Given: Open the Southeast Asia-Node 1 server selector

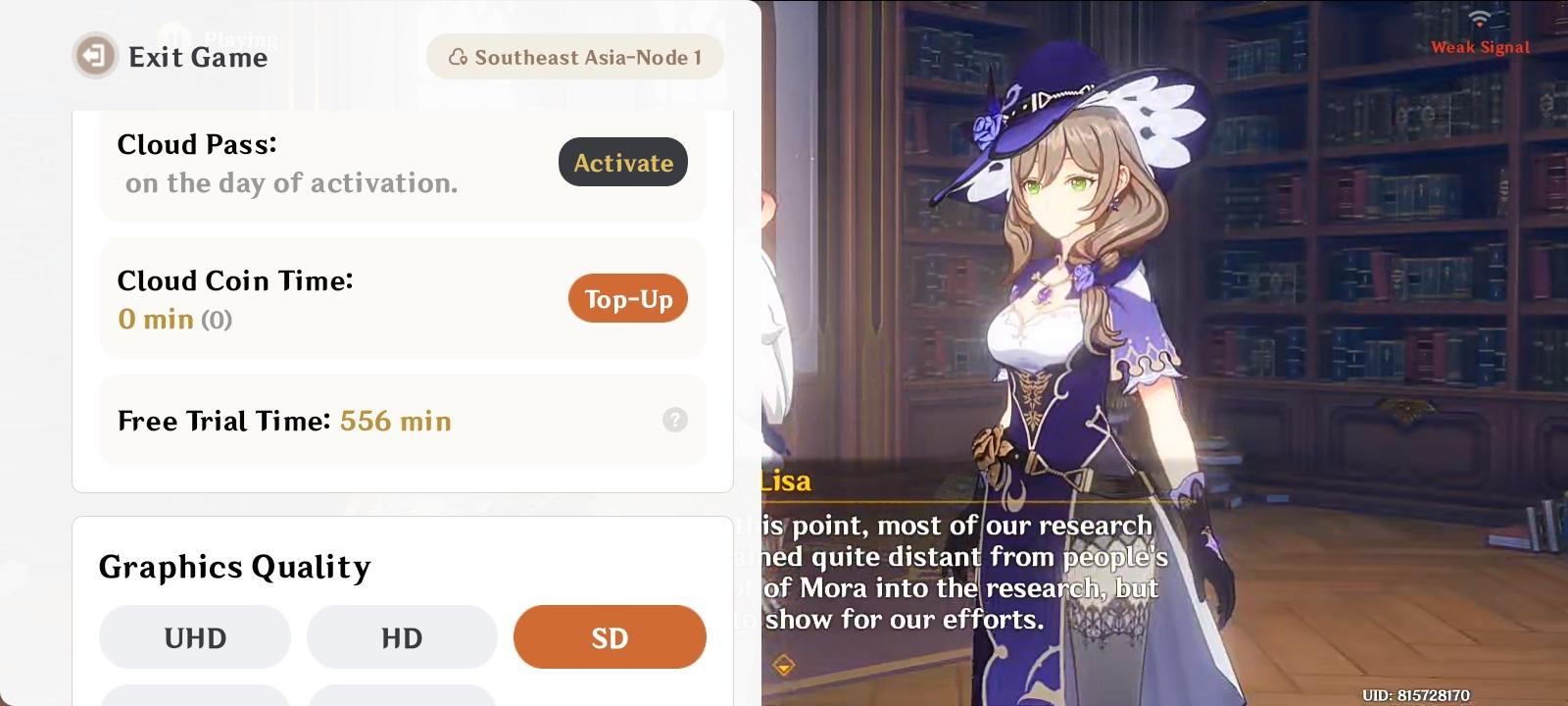Looking at the screenshot, I should (x=575, y=56).
